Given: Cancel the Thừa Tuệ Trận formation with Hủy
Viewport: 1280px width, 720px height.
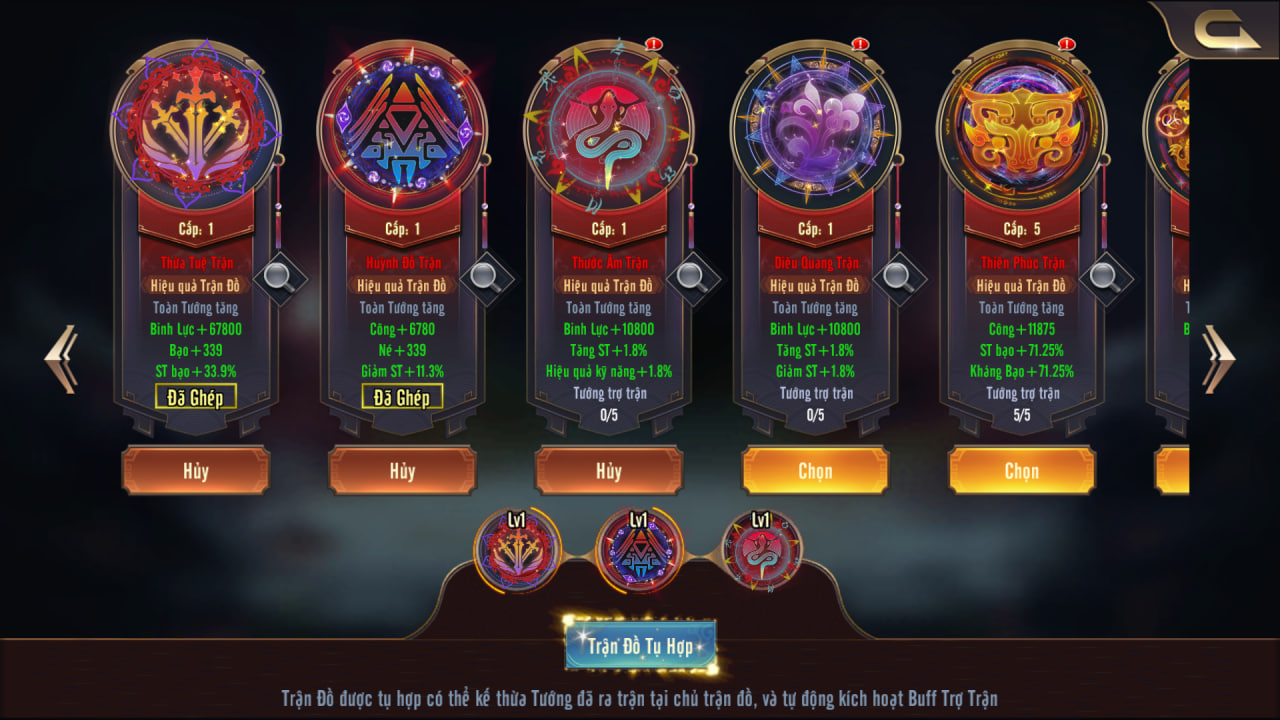Looking at the screenshot, I should [x=196, y=471].
